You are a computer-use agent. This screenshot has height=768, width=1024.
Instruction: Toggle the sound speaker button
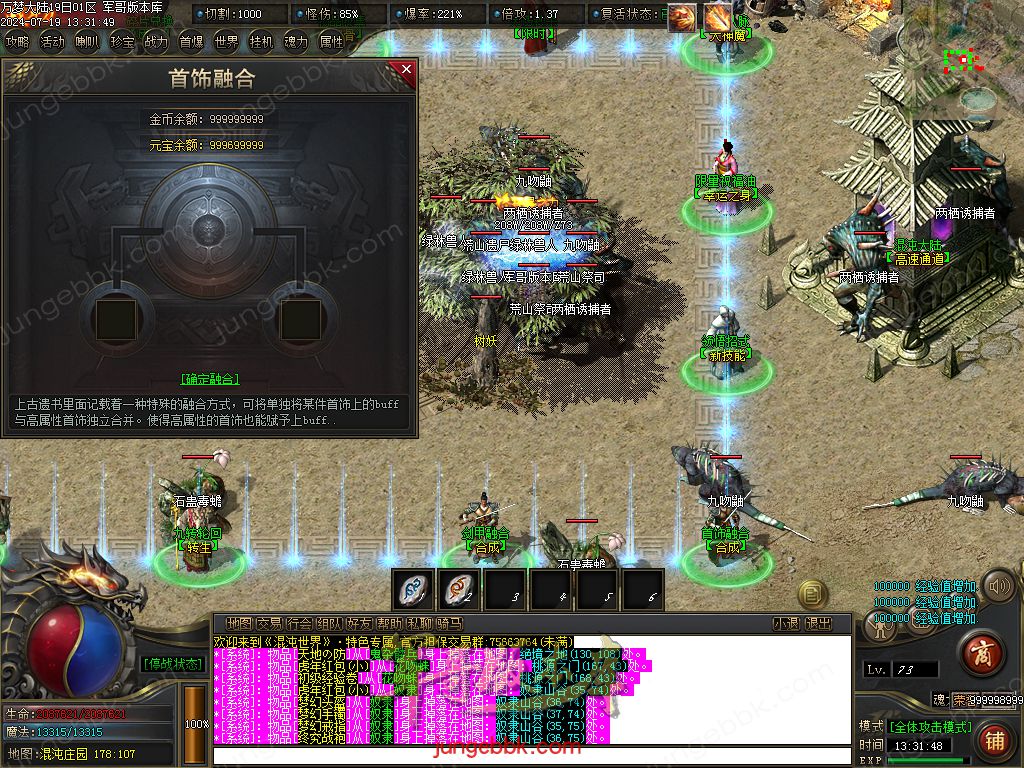coord(997,585)
